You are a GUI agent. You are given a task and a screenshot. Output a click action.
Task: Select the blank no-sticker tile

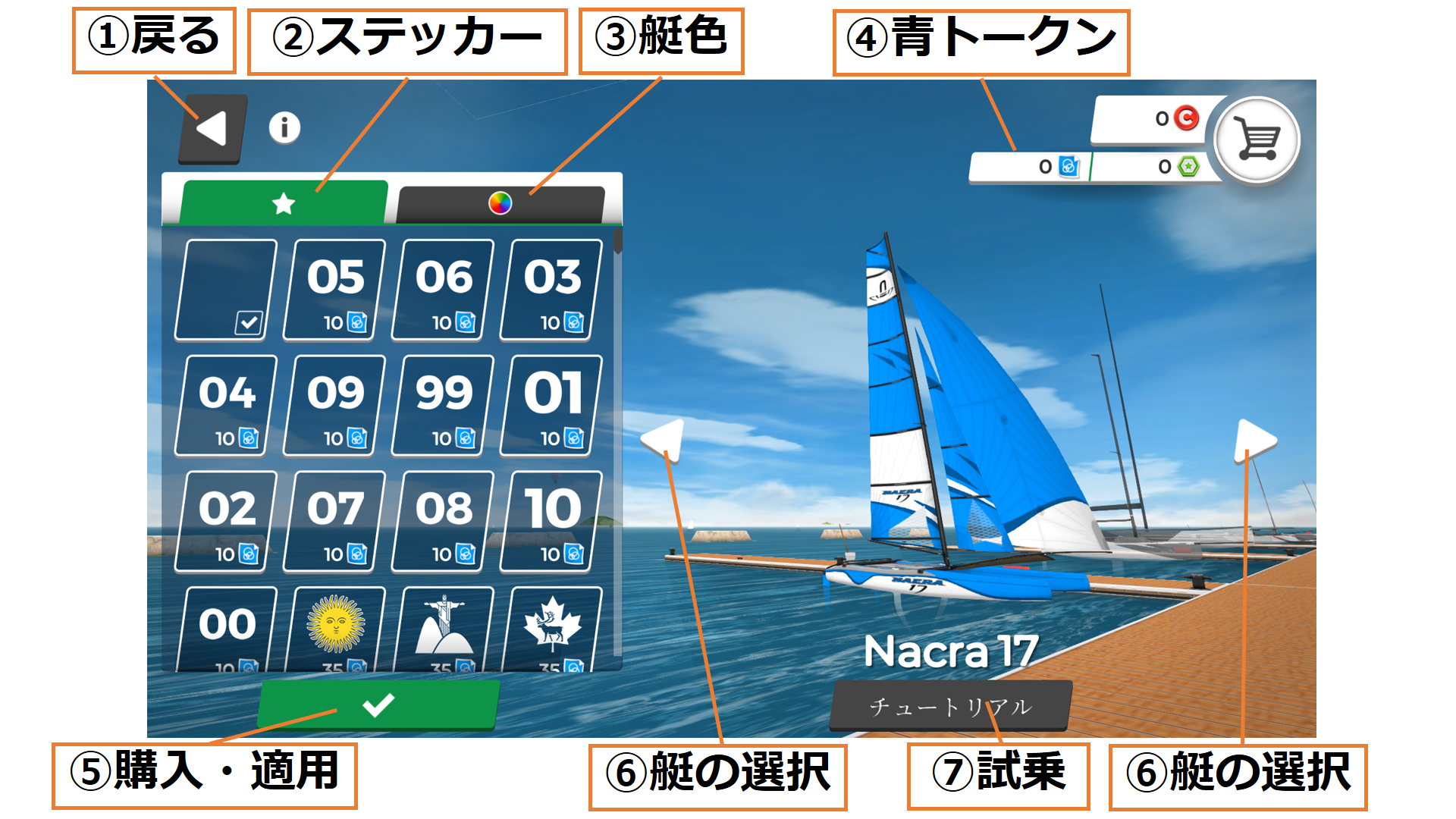226,290
